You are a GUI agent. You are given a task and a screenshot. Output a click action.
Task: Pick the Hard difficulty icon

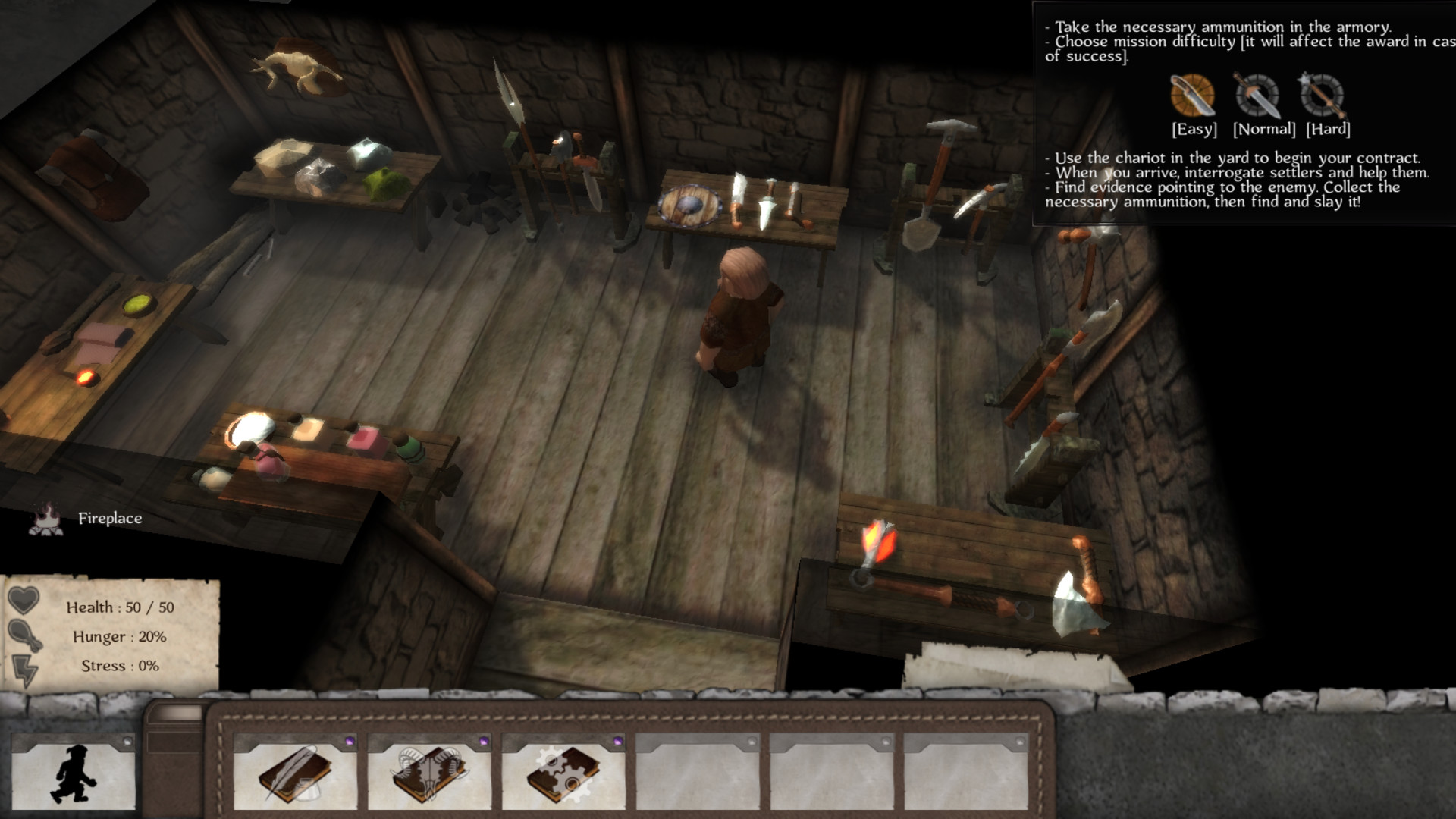pyautogui.click(x=1322, y=96)
